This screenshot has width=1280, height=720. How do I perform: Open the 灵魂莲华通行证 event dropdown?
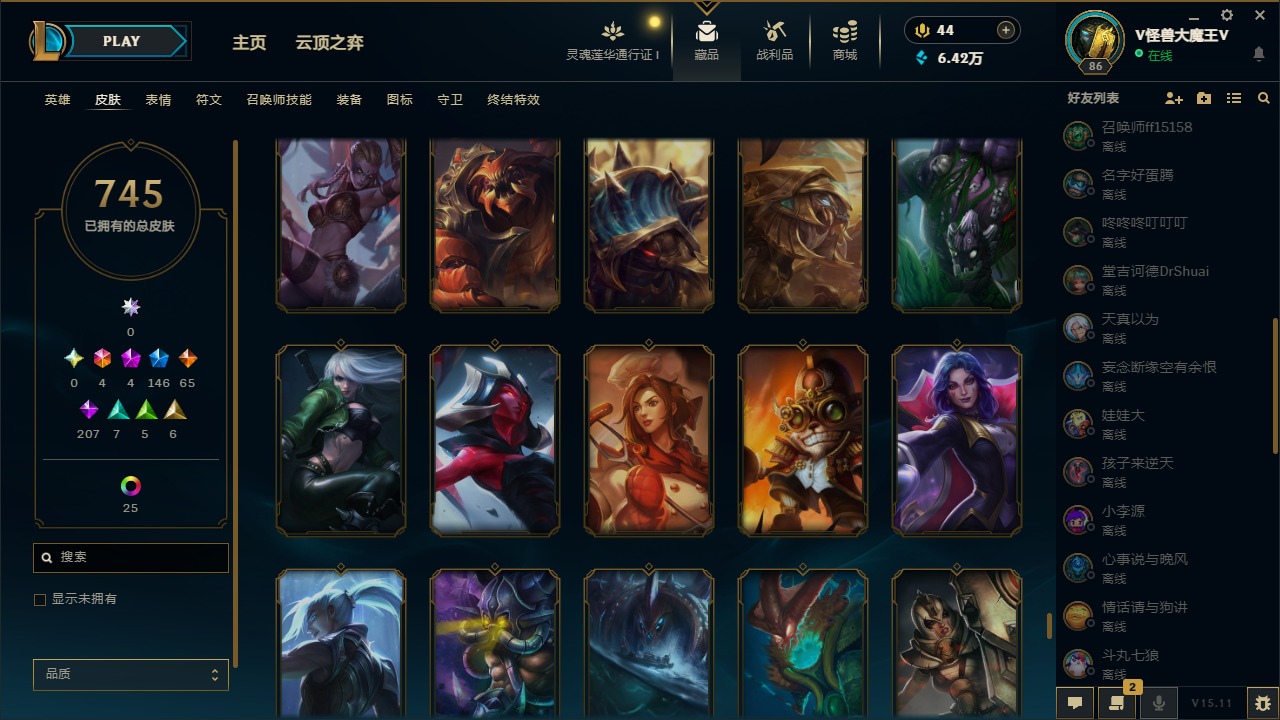[613, 40]
